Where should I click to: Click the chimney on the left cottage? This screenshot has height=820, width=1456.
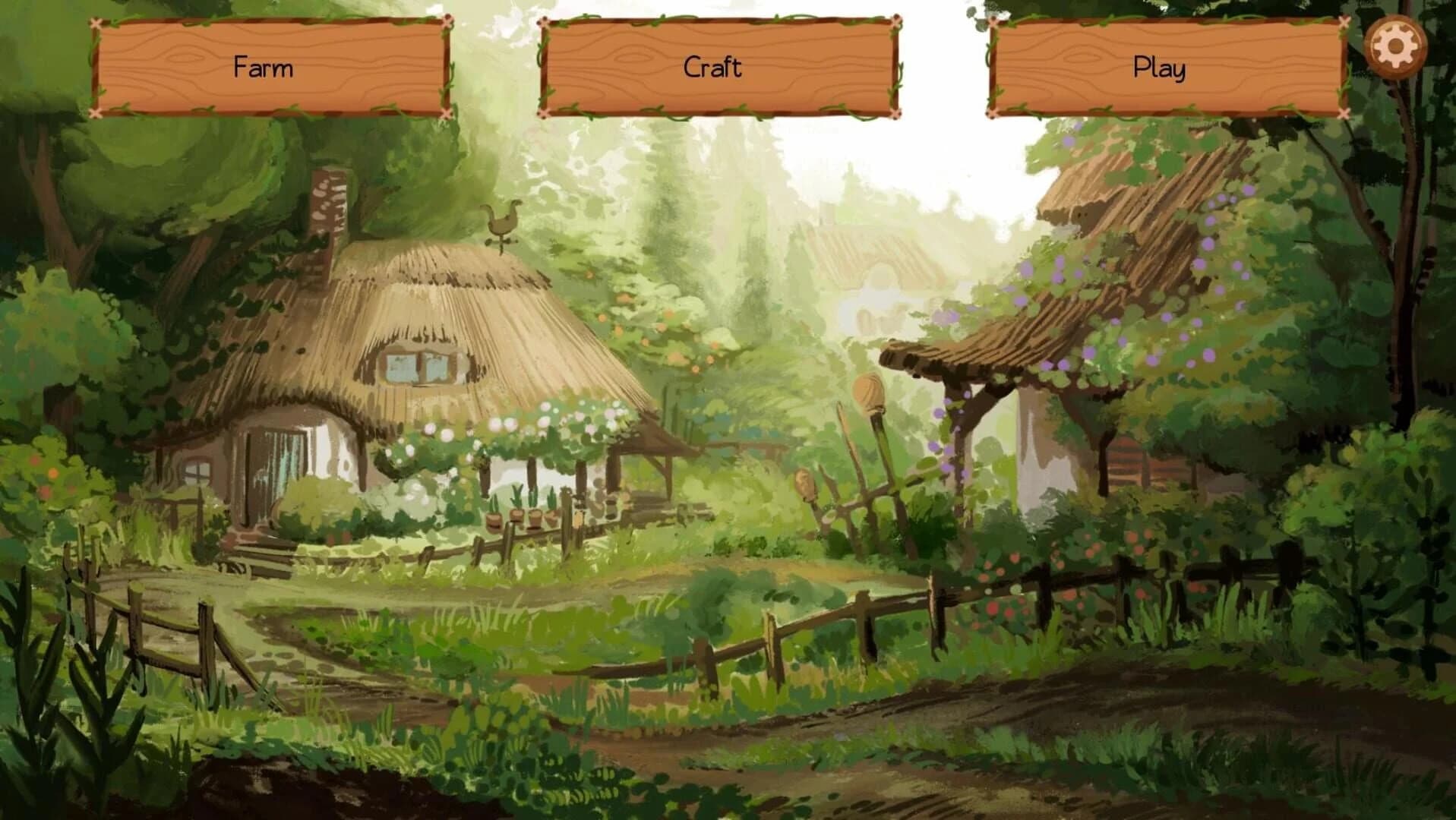(328, 205)
